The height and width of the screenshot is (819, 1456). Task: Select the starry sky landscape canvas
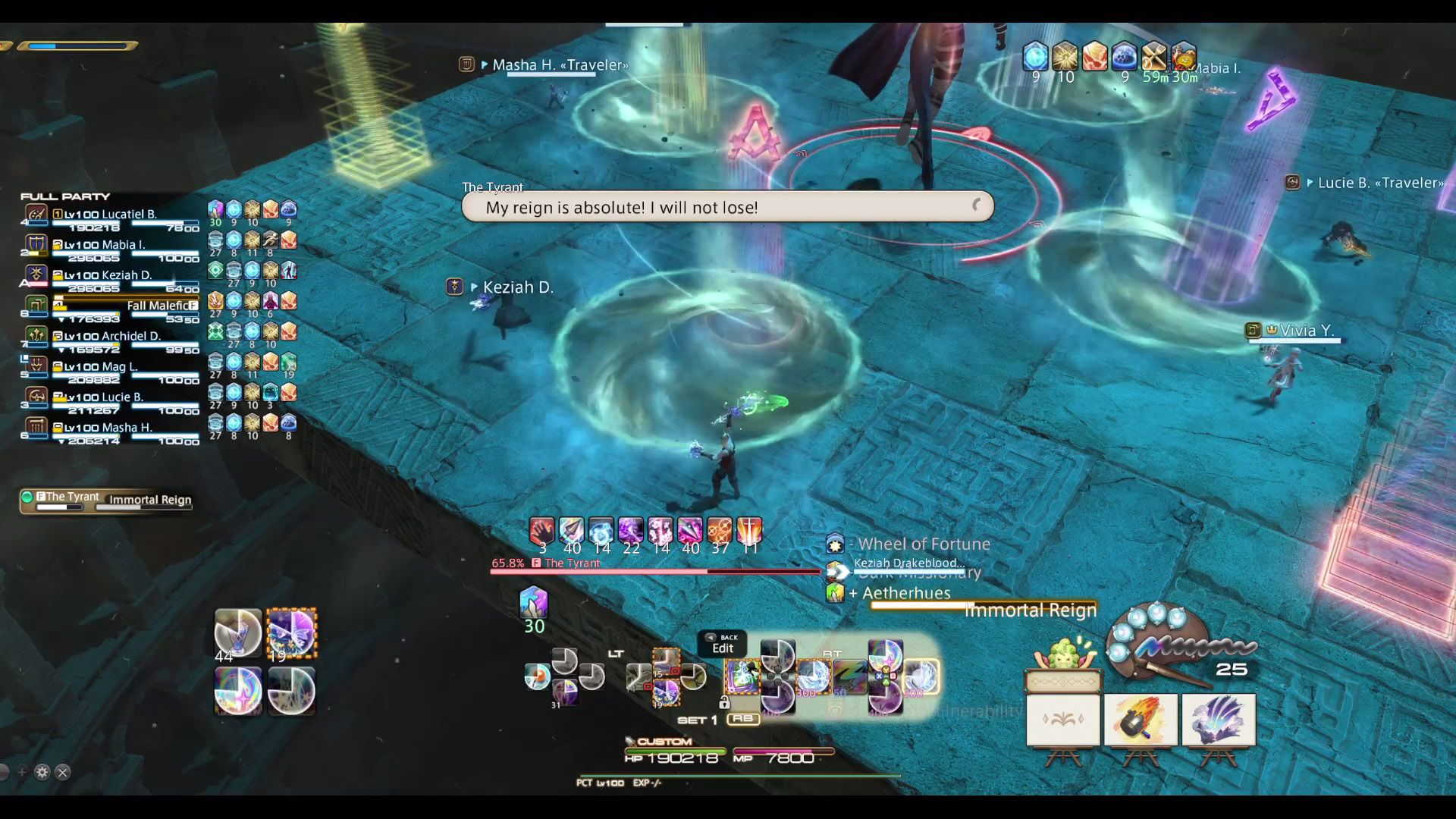(1218, 720)
